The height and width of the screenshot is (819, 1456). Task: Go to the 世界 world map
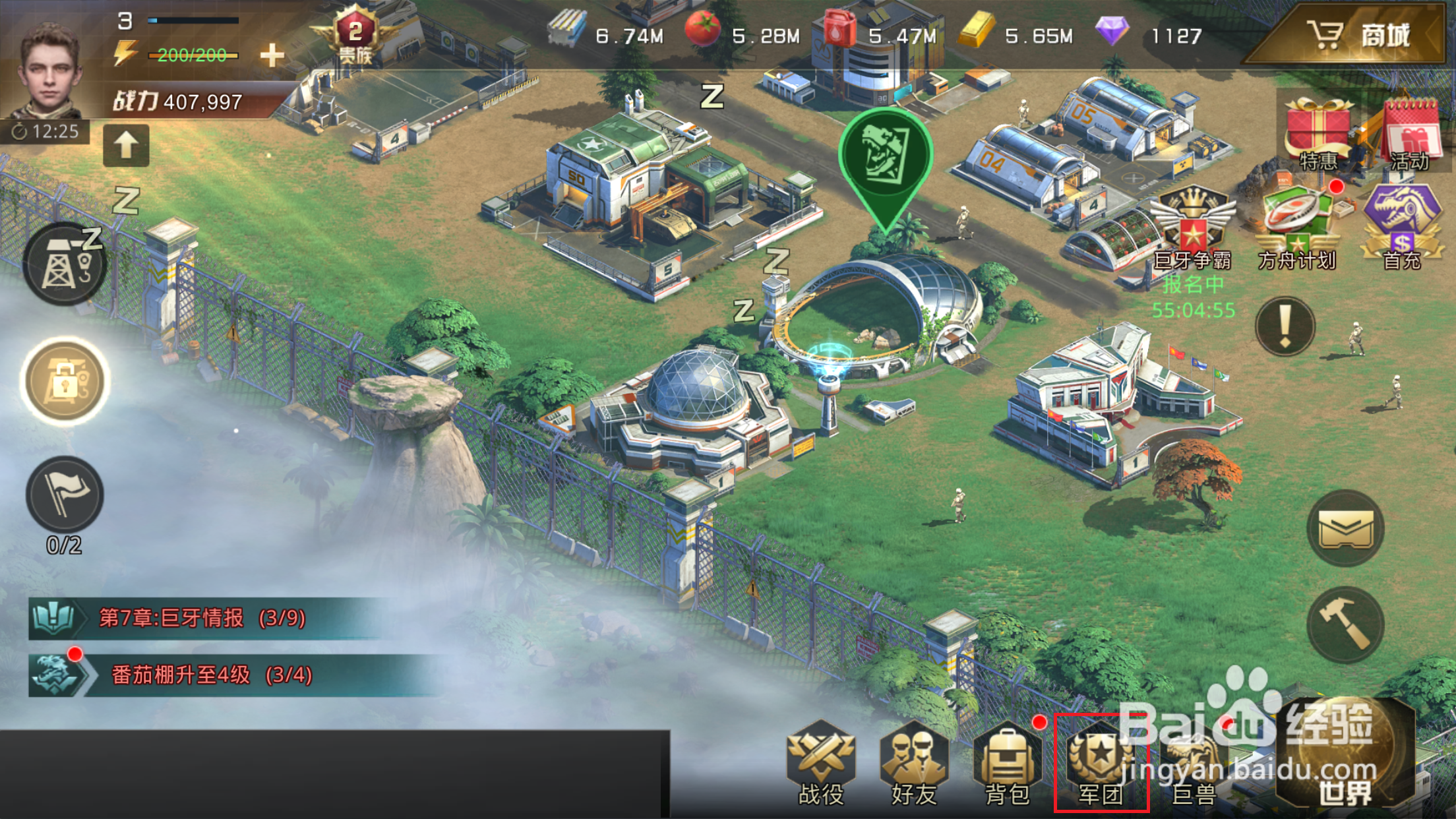pyautogui.click(x=1345, y=758)
